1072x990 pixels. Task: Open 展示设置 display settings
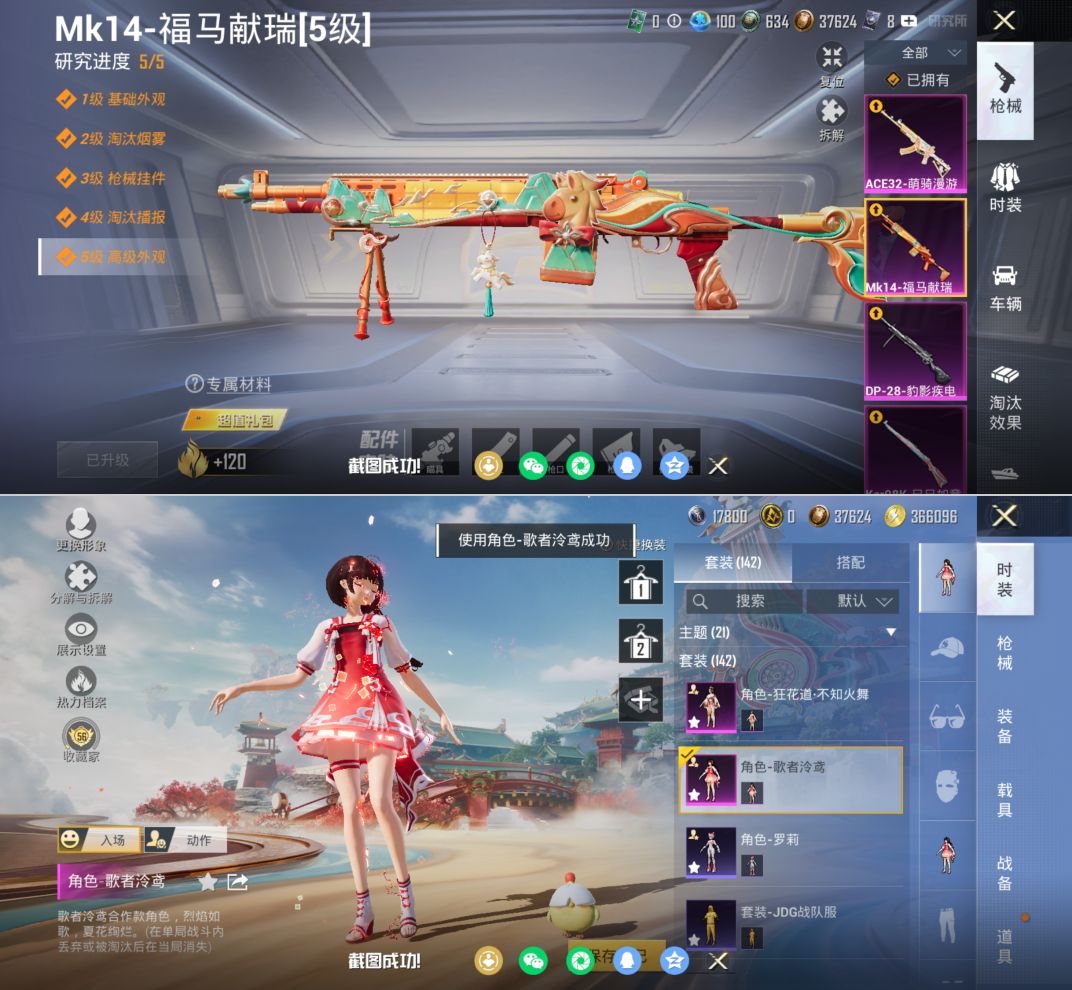[81, 635]
